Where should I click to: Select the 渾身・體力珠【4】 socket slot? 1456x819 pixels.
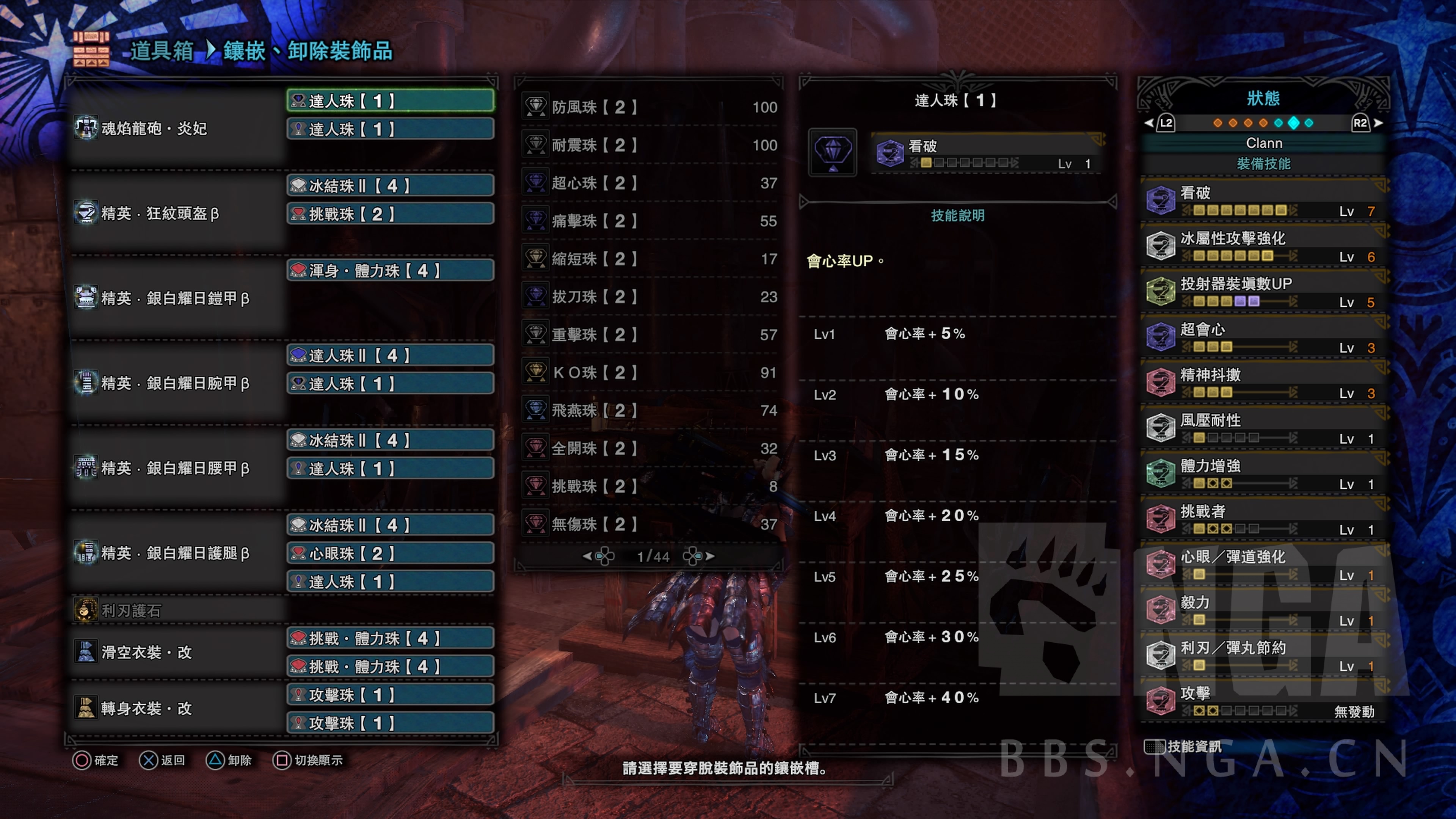(x=390, y=270)
